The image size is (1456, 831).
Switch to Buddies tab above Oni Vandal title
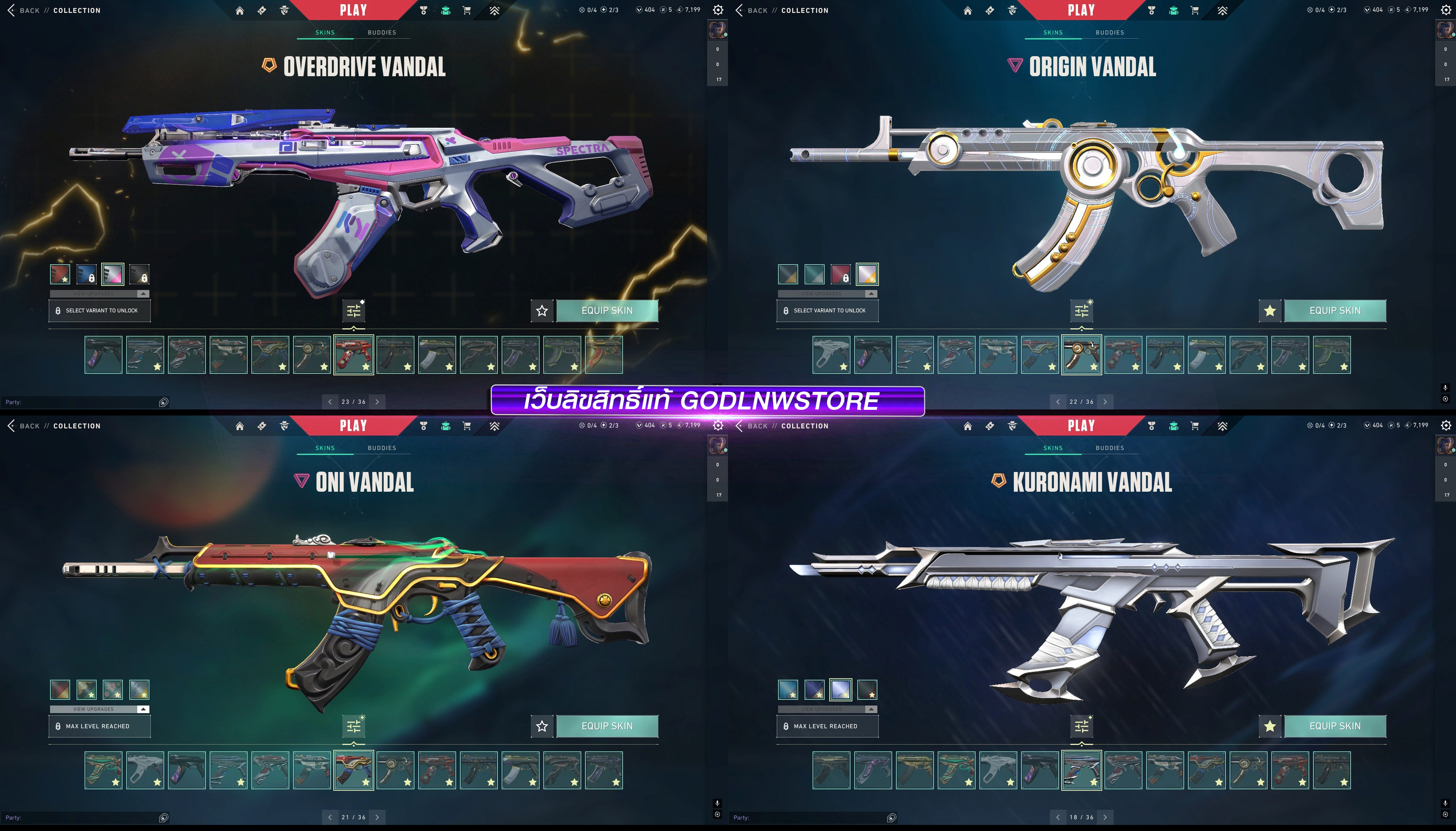coord(382,448)
